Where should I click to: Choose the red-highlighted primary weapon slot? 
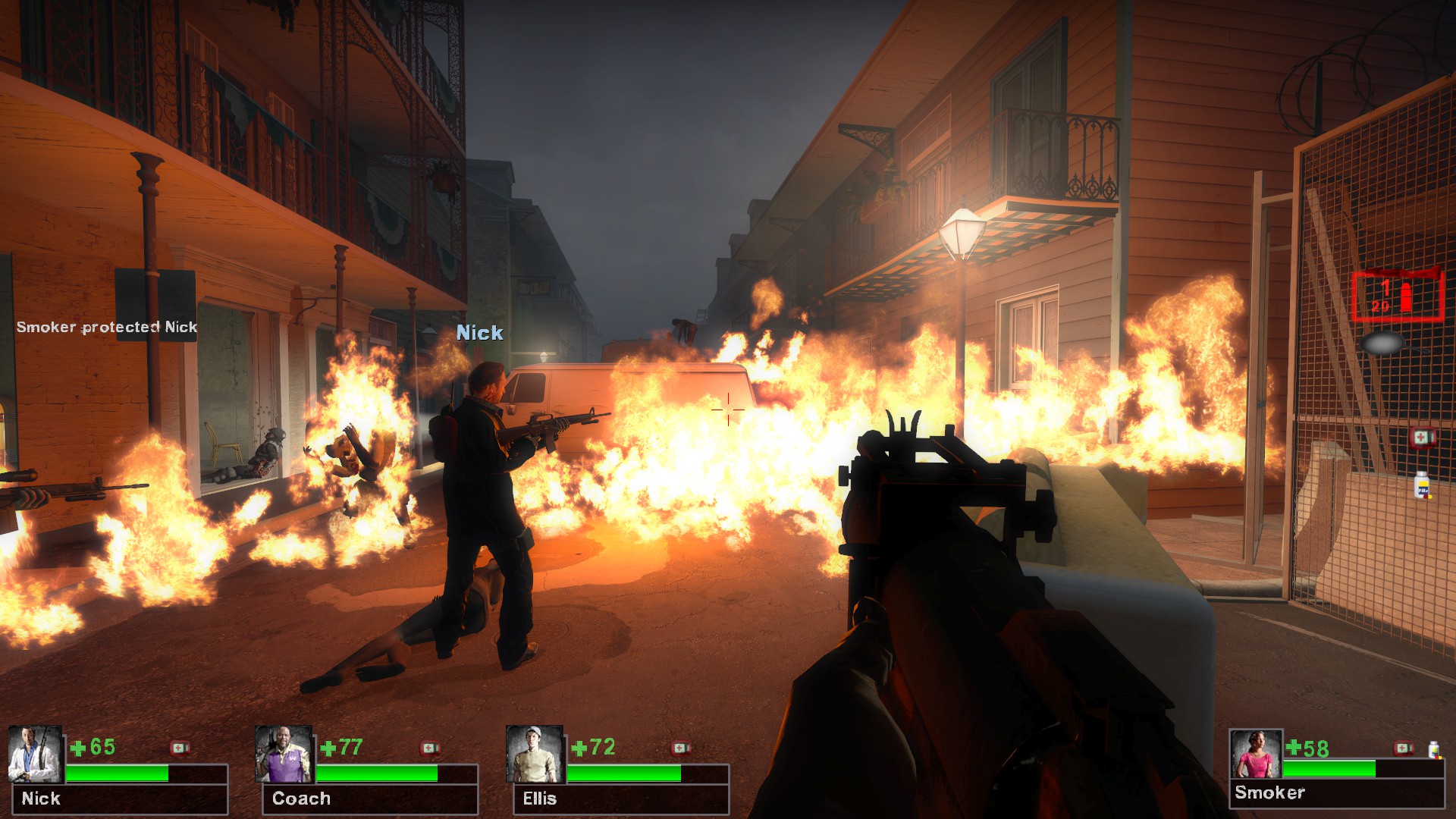[1397, 295]
